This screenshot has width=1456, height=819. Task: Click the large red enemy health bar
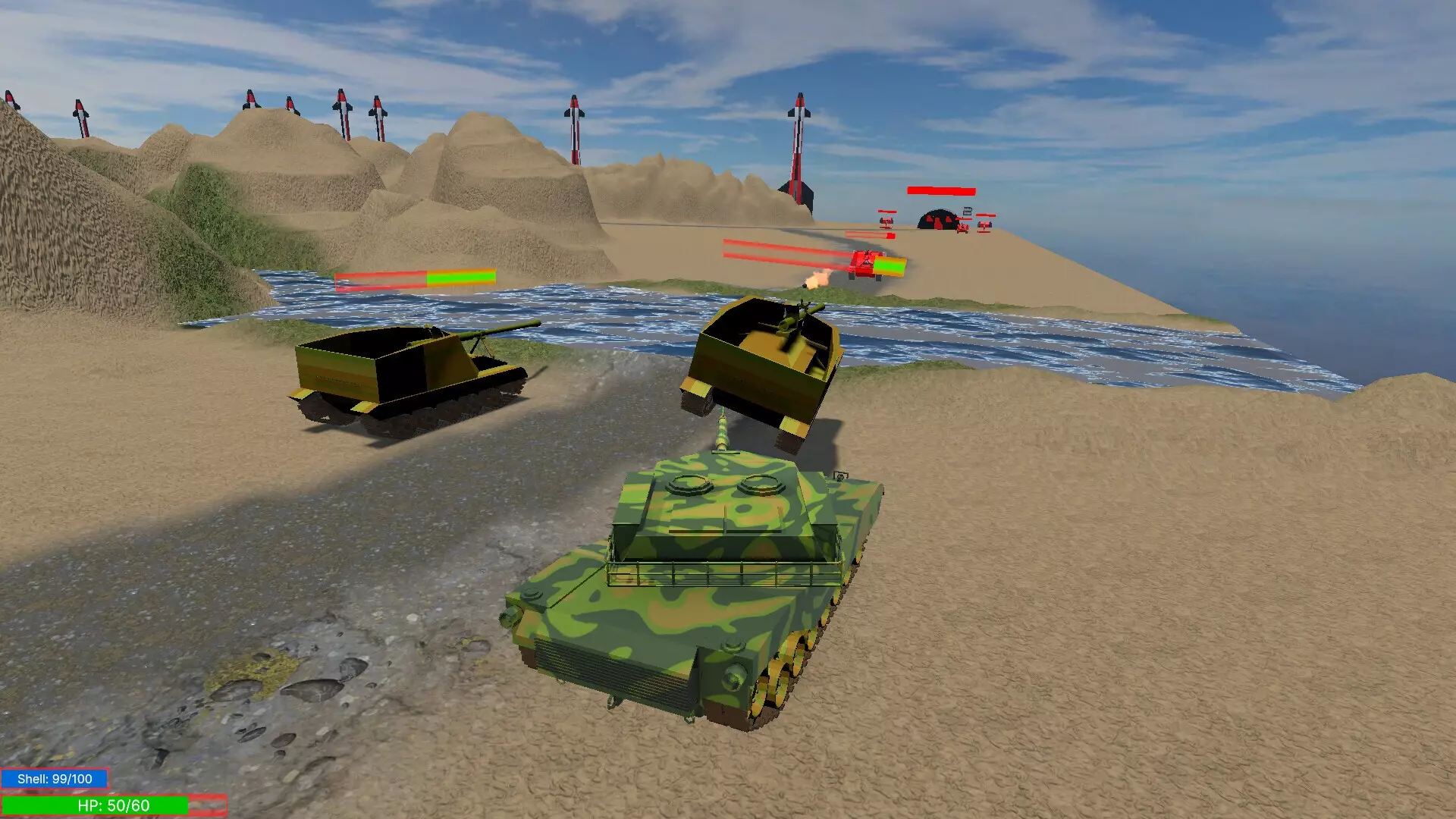pyautogui.click(x=940, y=190)
